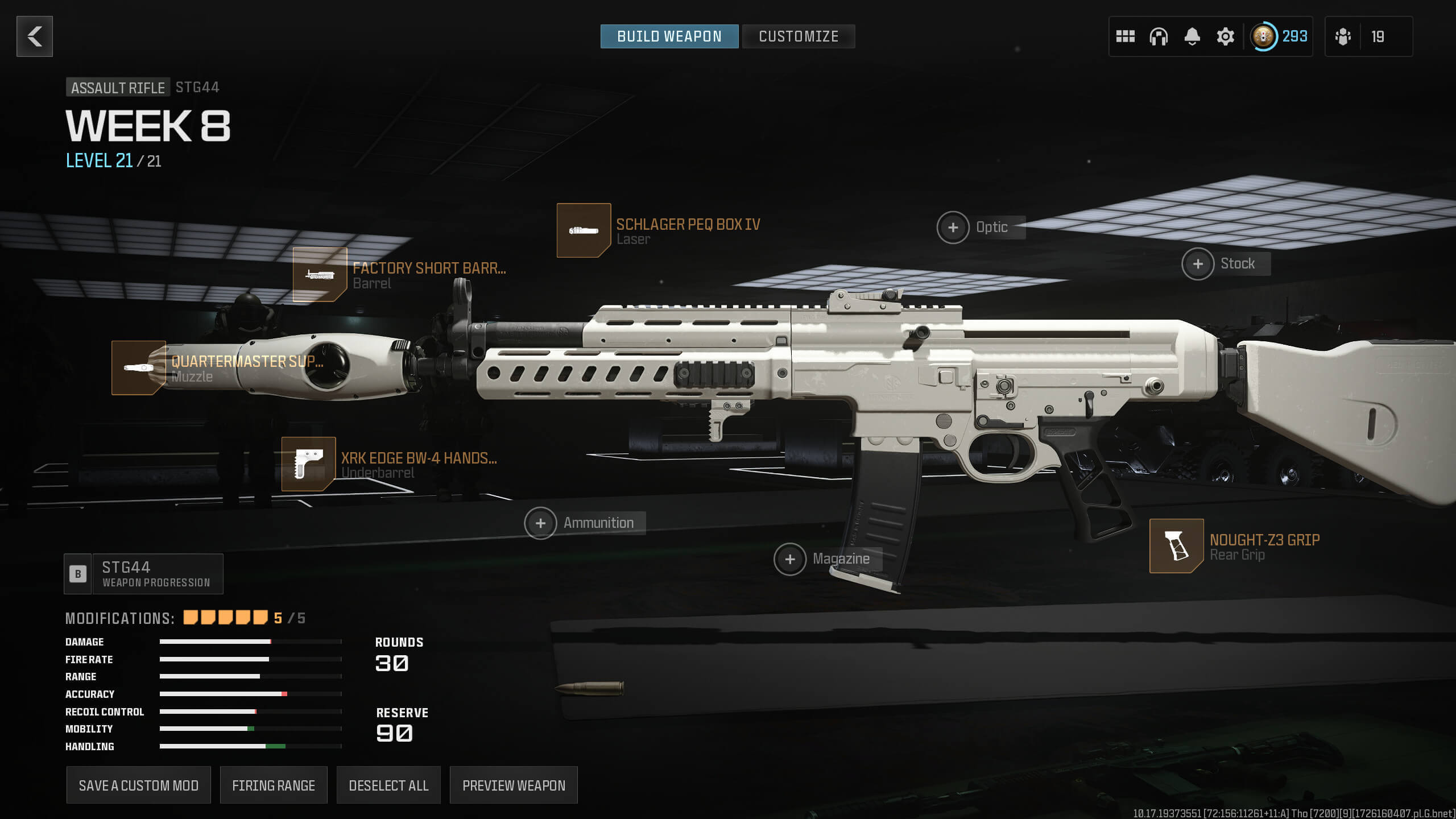Add a Stock attachment
This screenshot has height=819, width=1456.
coord(1198,264)
